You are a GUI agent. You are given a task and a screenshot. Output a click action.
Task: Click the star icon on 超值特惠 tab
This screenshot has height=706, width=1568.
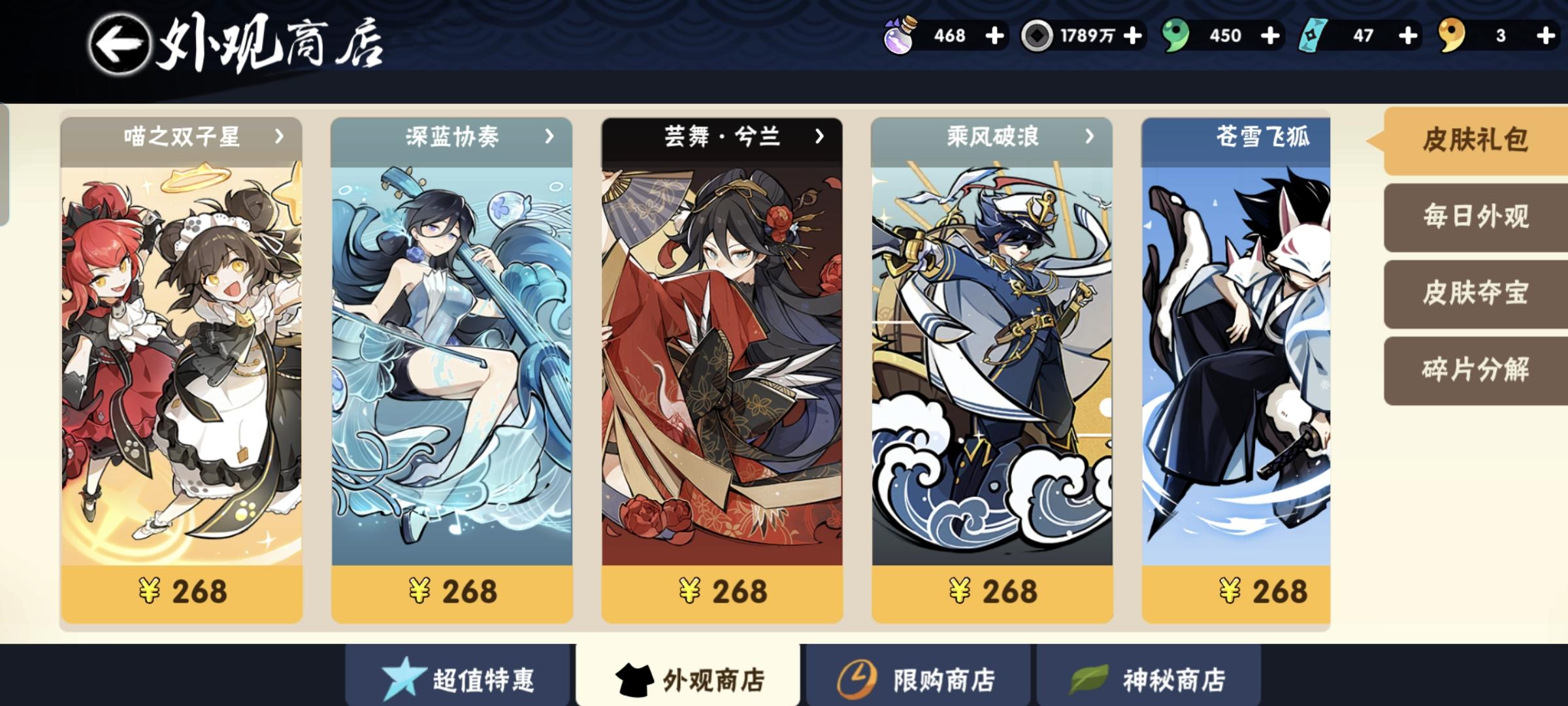point(405,679)
